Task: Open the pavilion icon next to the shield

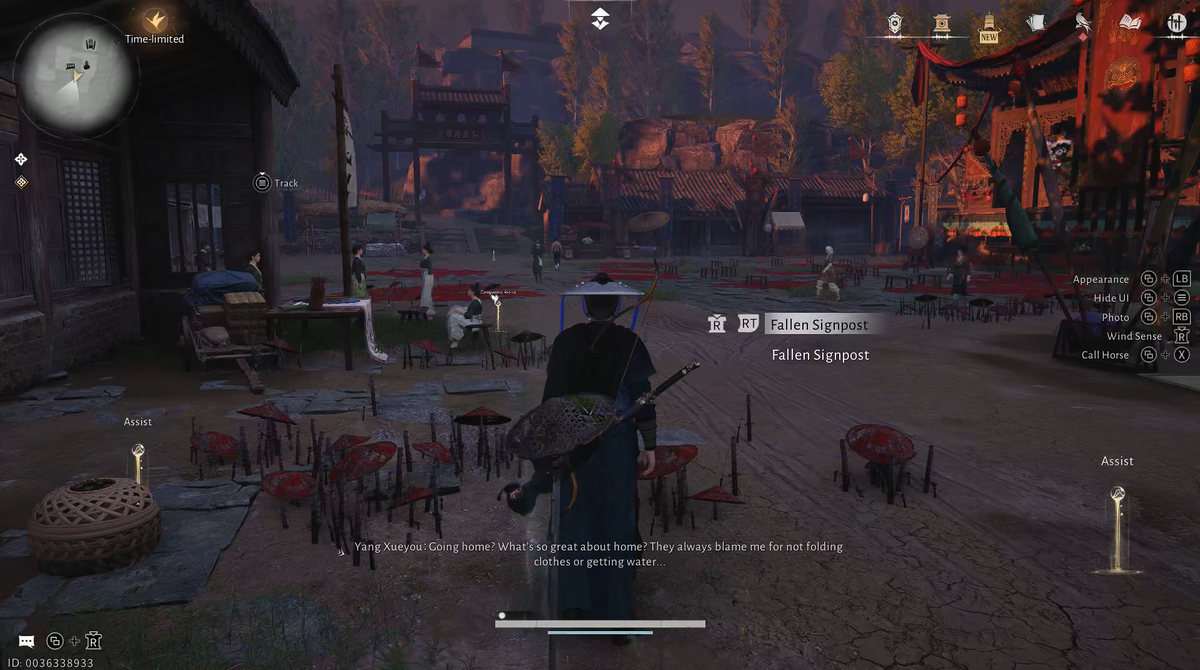Action: 941,22
